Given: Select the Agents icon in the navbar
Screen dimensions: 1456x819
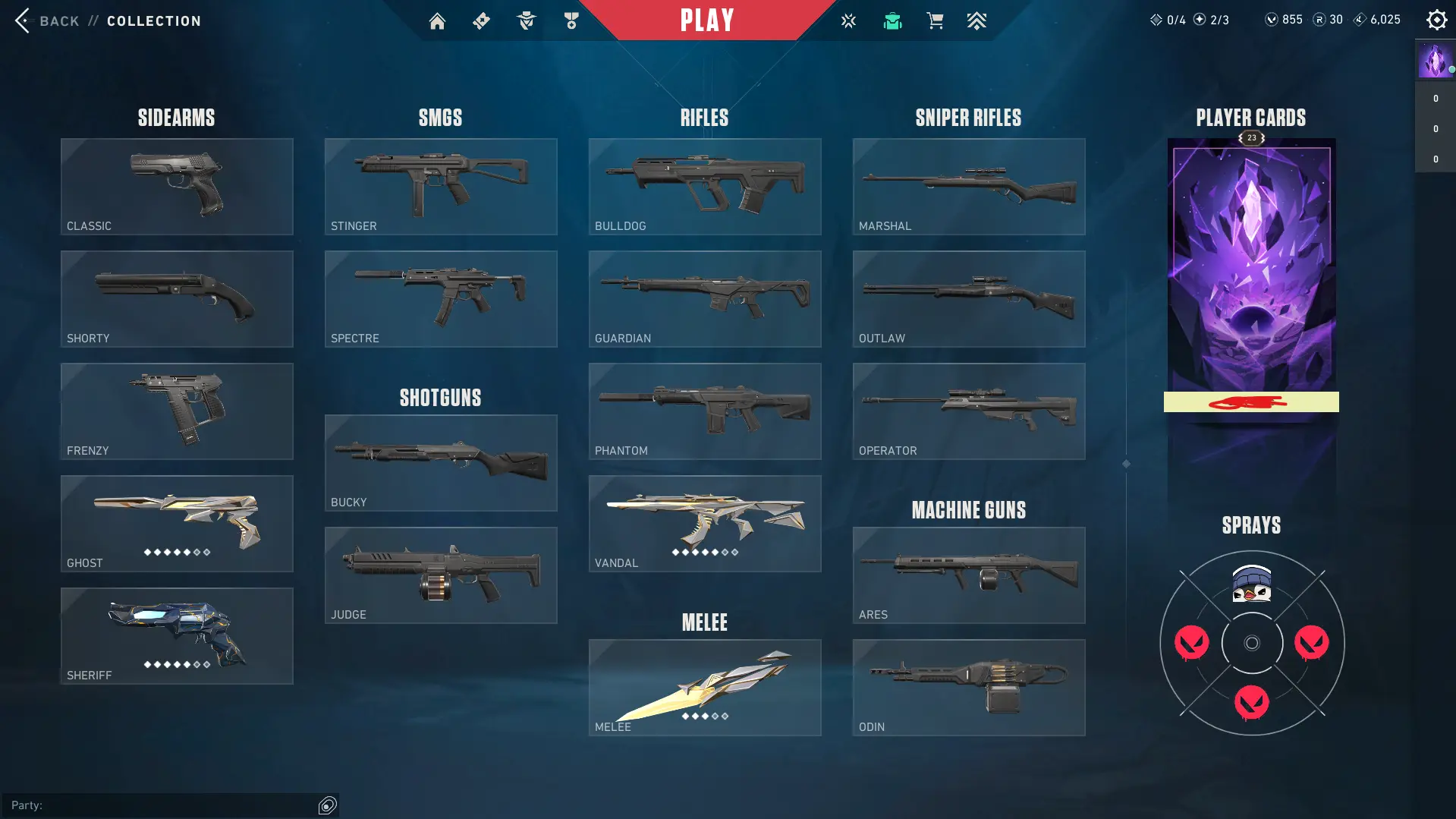Looking at the screenshot, I should click(526, 20).
